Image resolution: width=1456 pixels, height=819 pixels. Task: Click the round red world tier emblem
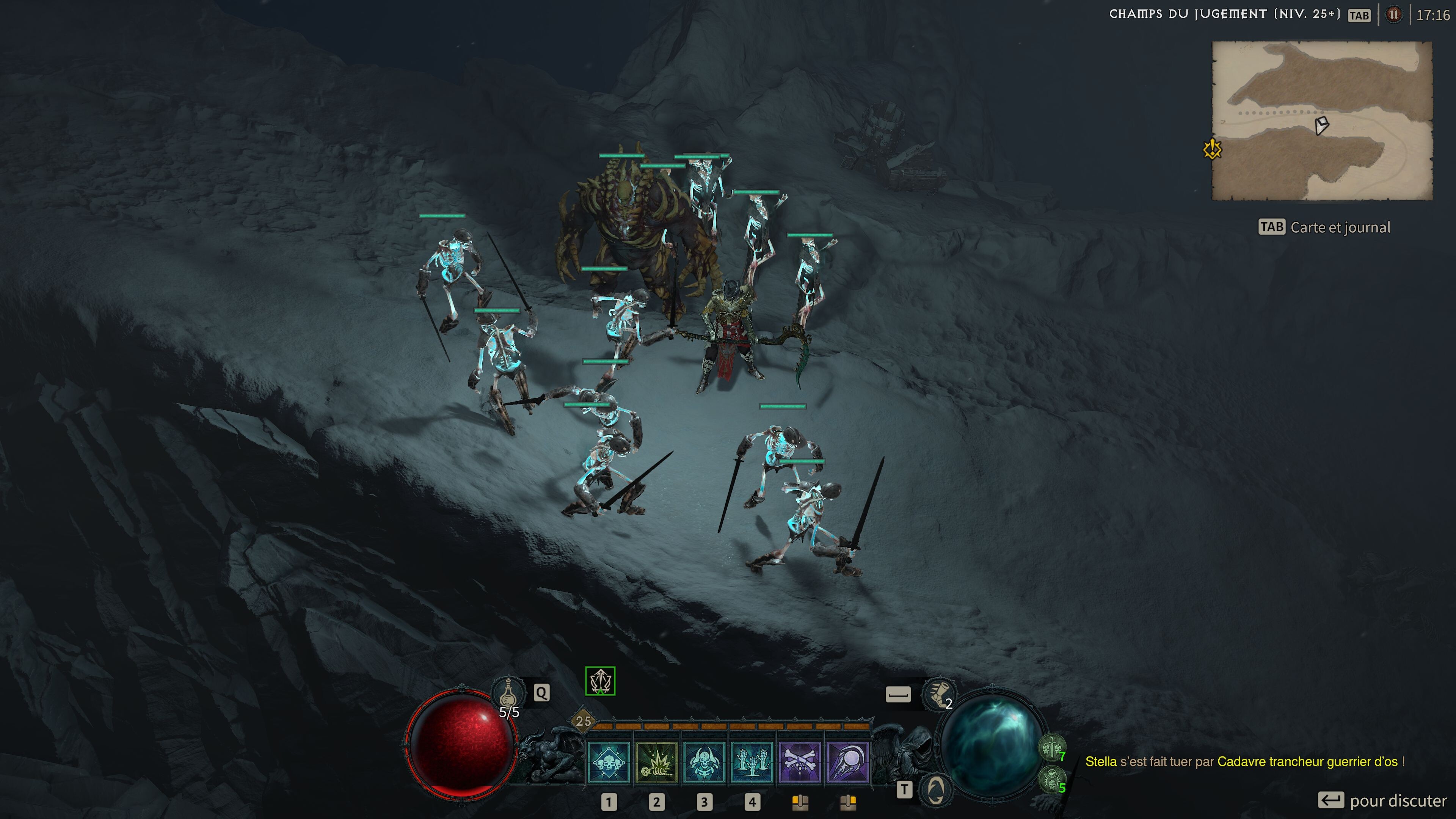coord(1394,15)
